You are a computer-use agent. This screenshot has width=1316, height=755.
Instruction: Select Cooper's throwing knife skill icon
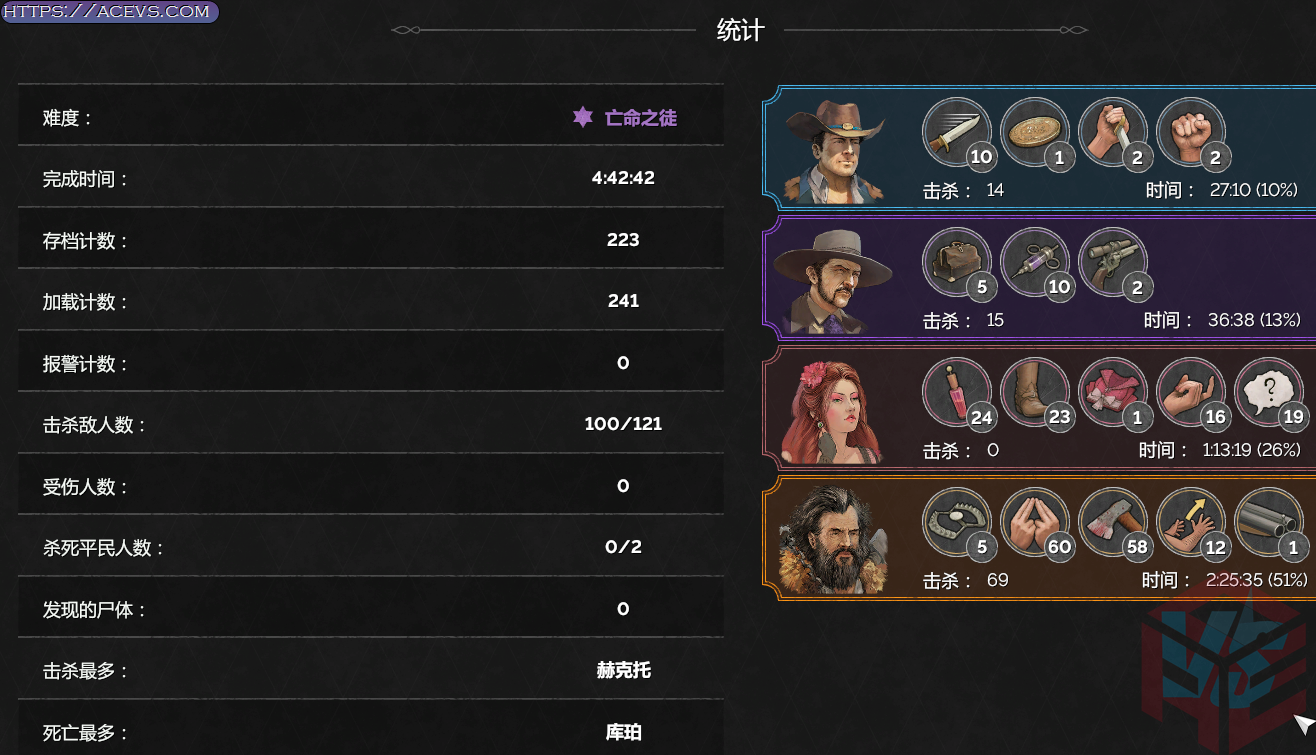click(x=955, y=130)
